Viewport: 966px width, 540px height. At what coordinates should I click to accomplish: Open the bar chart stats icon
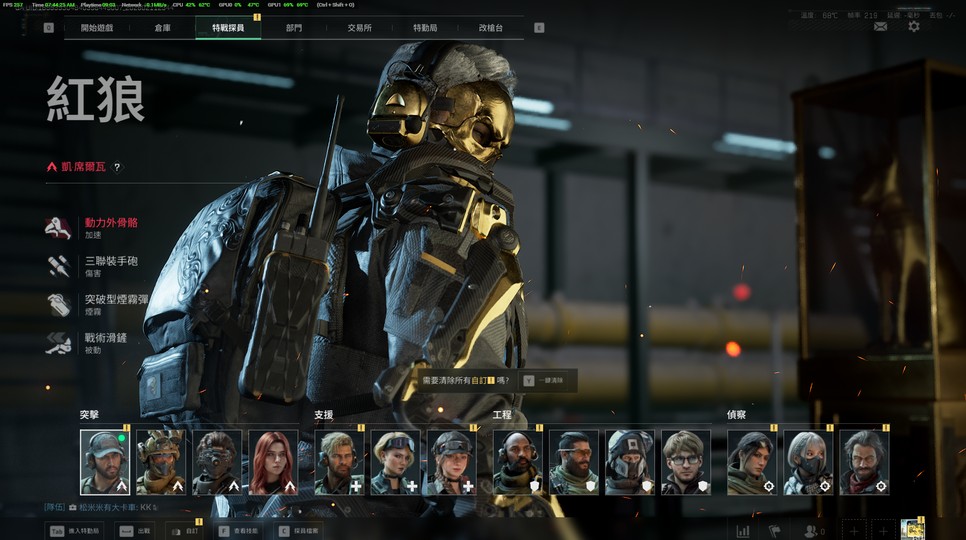[x=743, y=531]
